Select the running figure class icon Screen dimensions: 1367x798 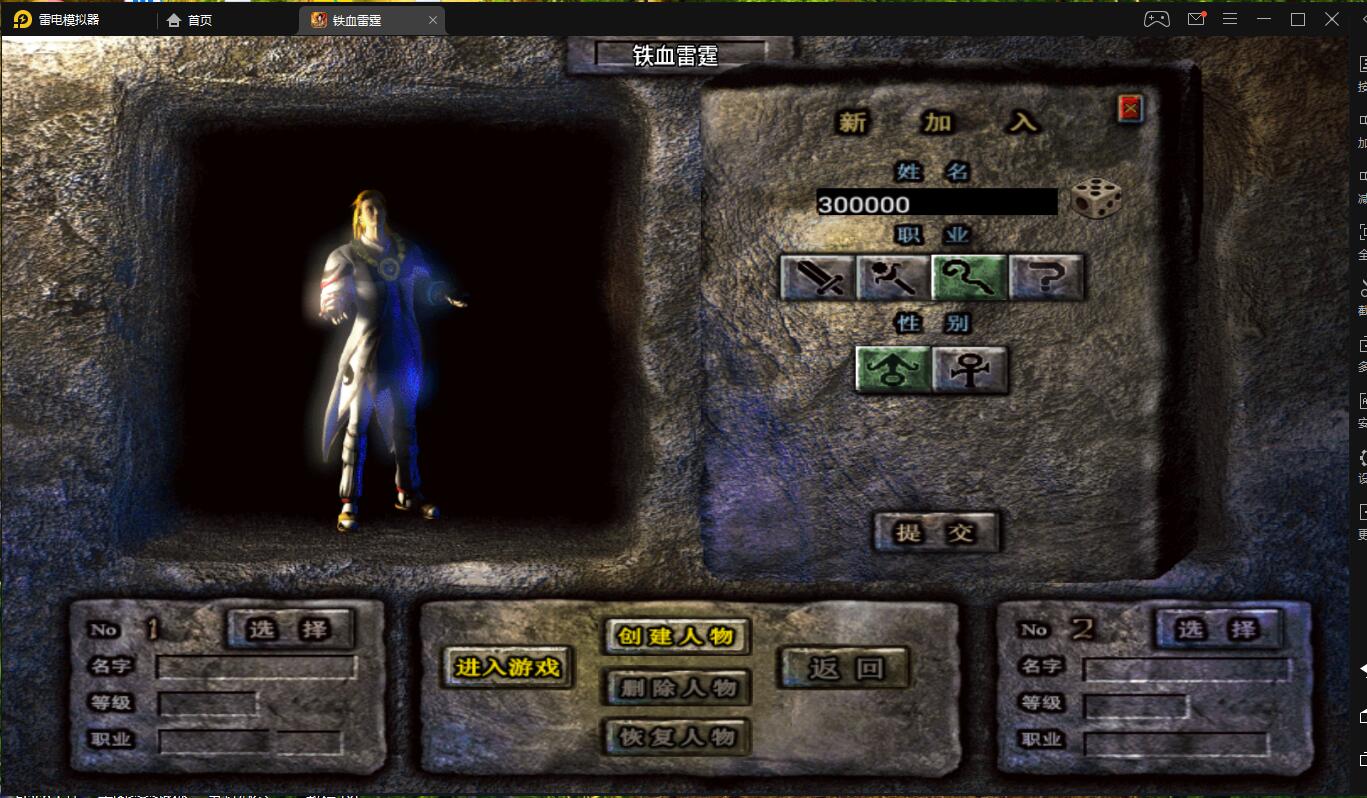pyautogui.click(x=893, y=277)
